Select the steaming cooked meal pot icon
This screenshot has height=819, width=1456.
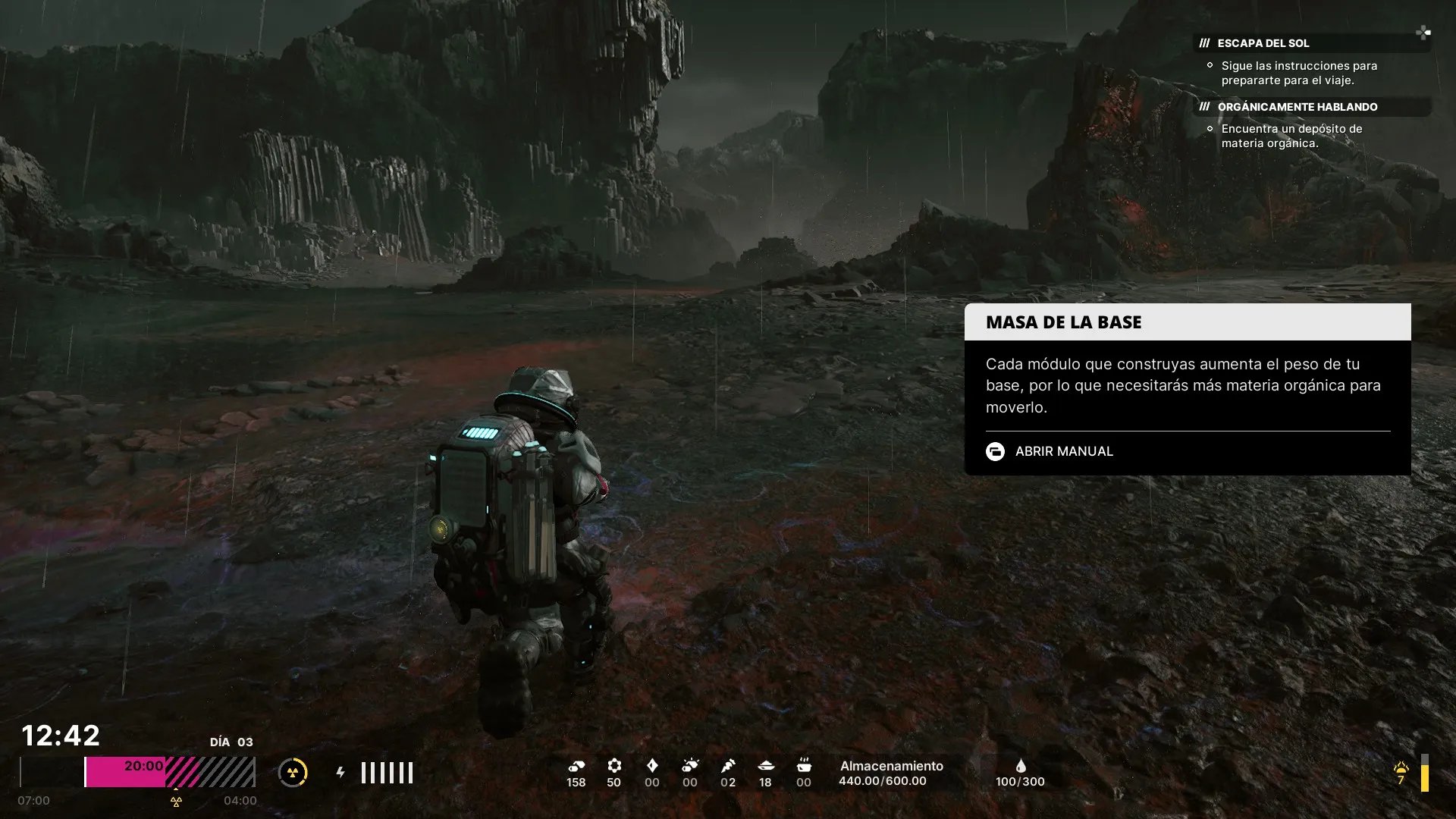[804, 766]
